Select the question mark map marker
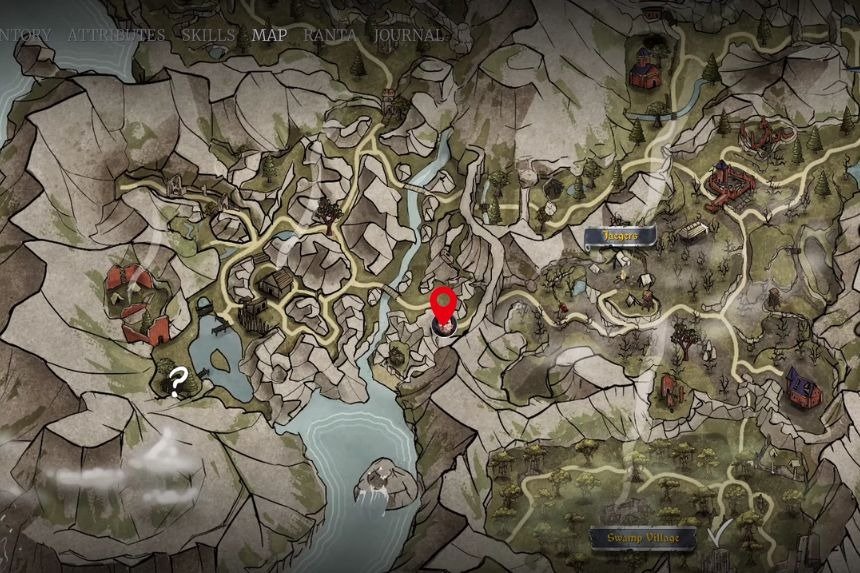 pyautogui.click(x=177, y=382)
